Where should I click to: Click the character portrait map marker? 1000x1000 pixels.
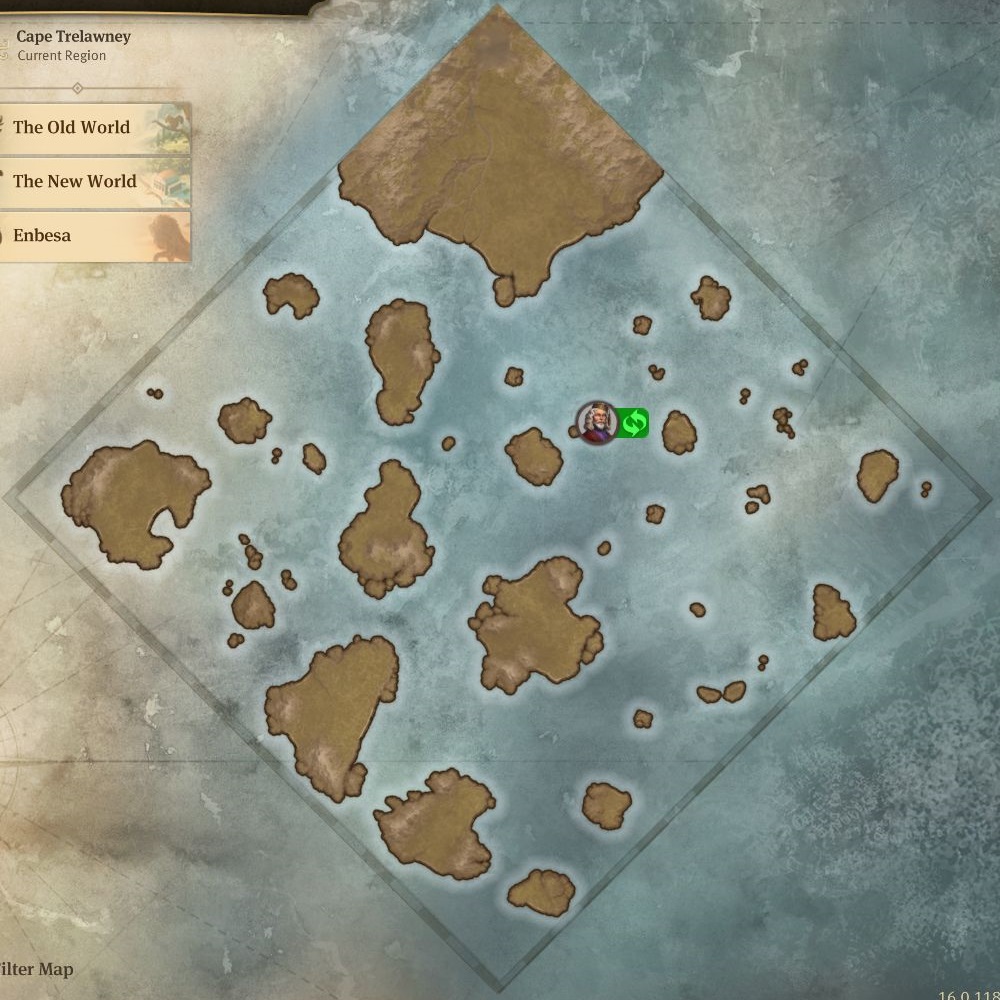coord(596,423)
